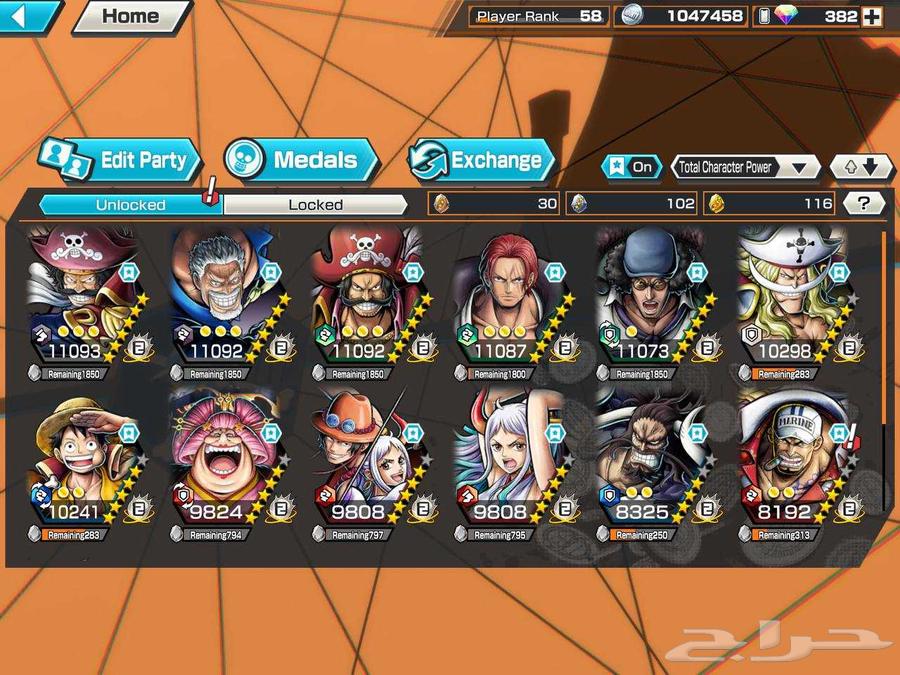Image resolution: width=900 pixels, height=675 pixels.
Task: Toggle the favorites filter On switch
Action: (x=630, y=167)
